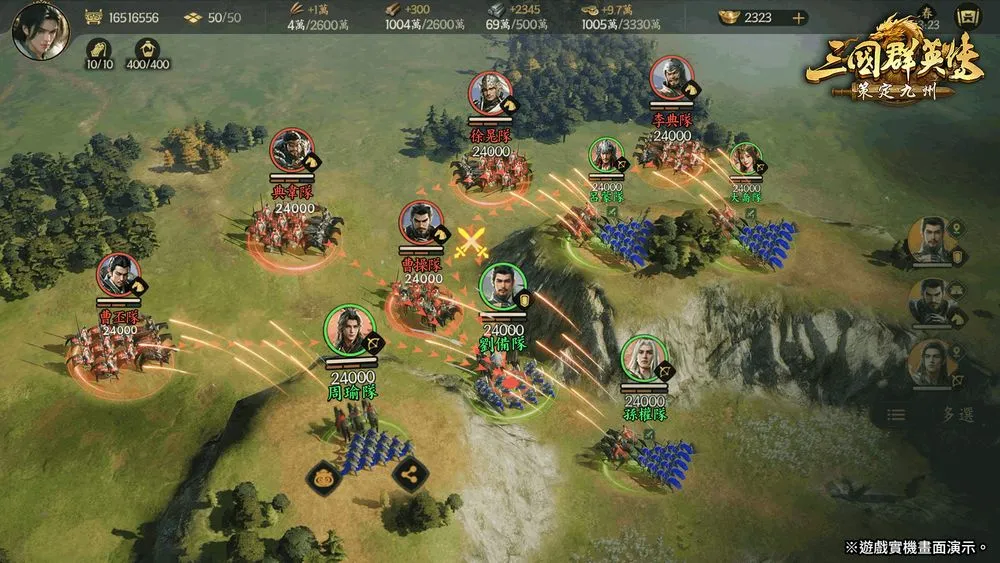The width and height of the screenshot is (1000, 563).
Task: Open the scroll menu icon
Action: pos(967,16)
